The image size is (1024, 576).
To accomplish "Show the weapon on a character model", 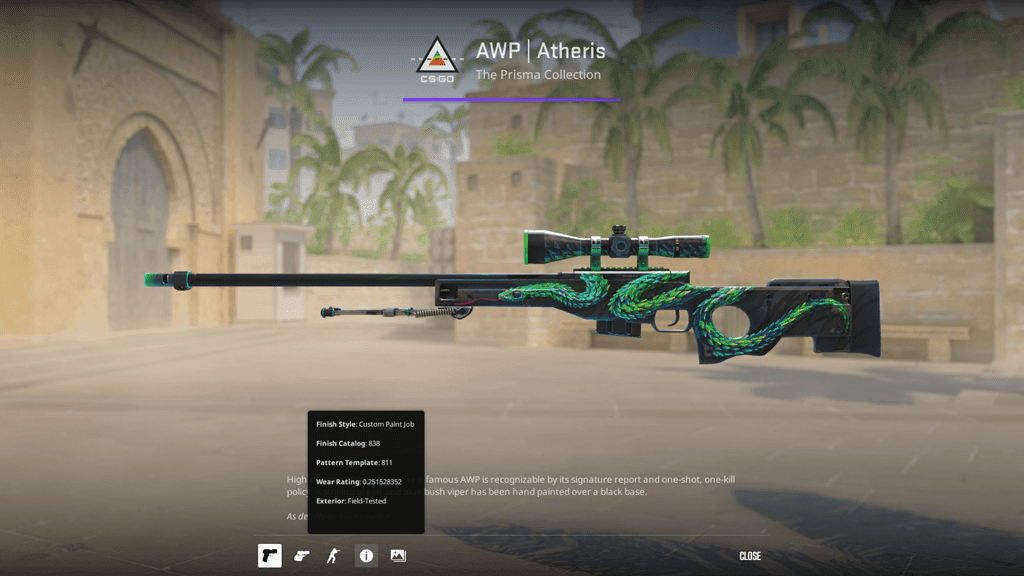I will click(334, 556).
